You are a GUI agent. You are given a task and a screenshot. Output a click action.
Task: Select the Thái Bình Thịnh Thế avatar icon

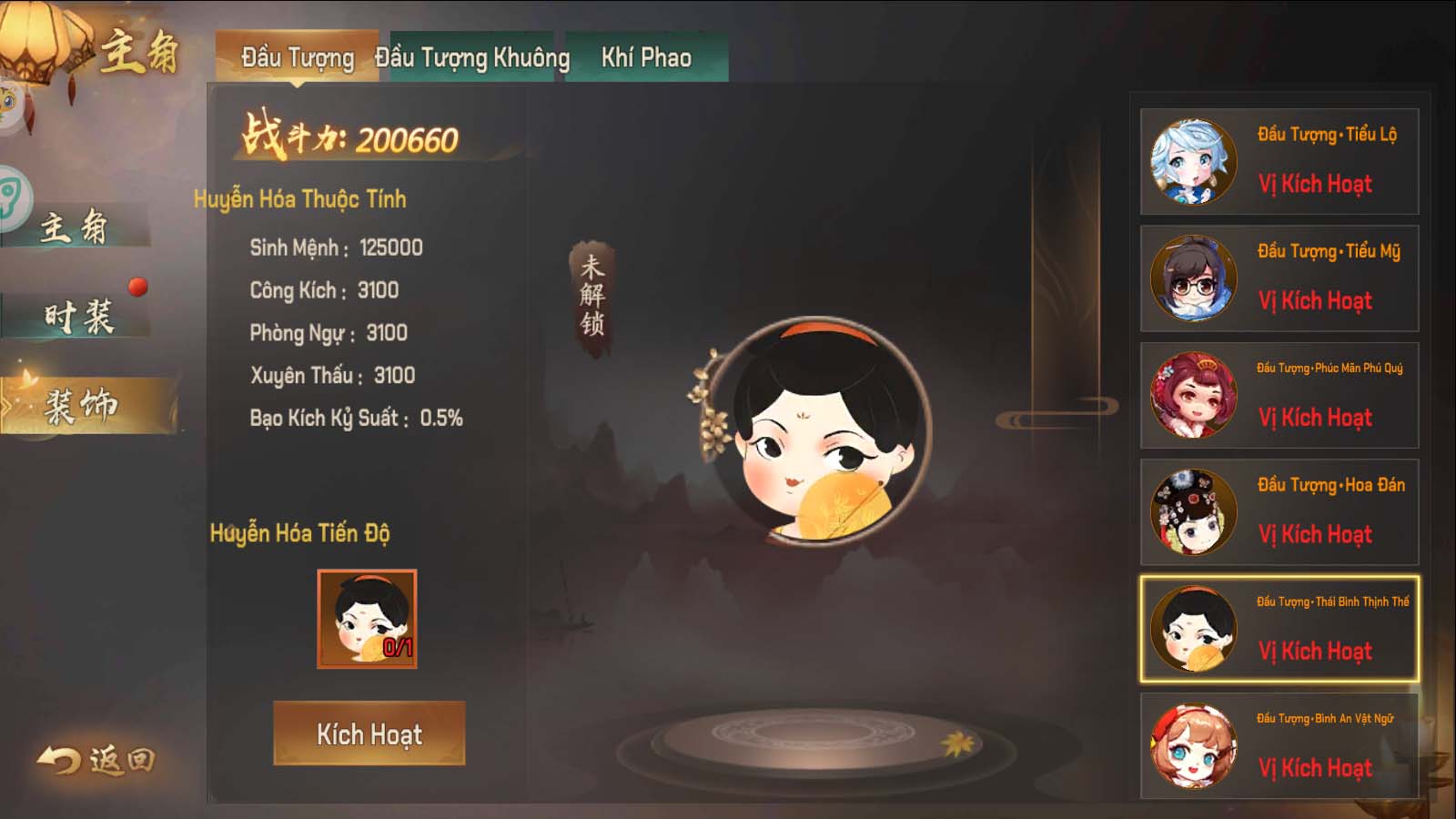pyautogui.click(x=1194, y=628)
